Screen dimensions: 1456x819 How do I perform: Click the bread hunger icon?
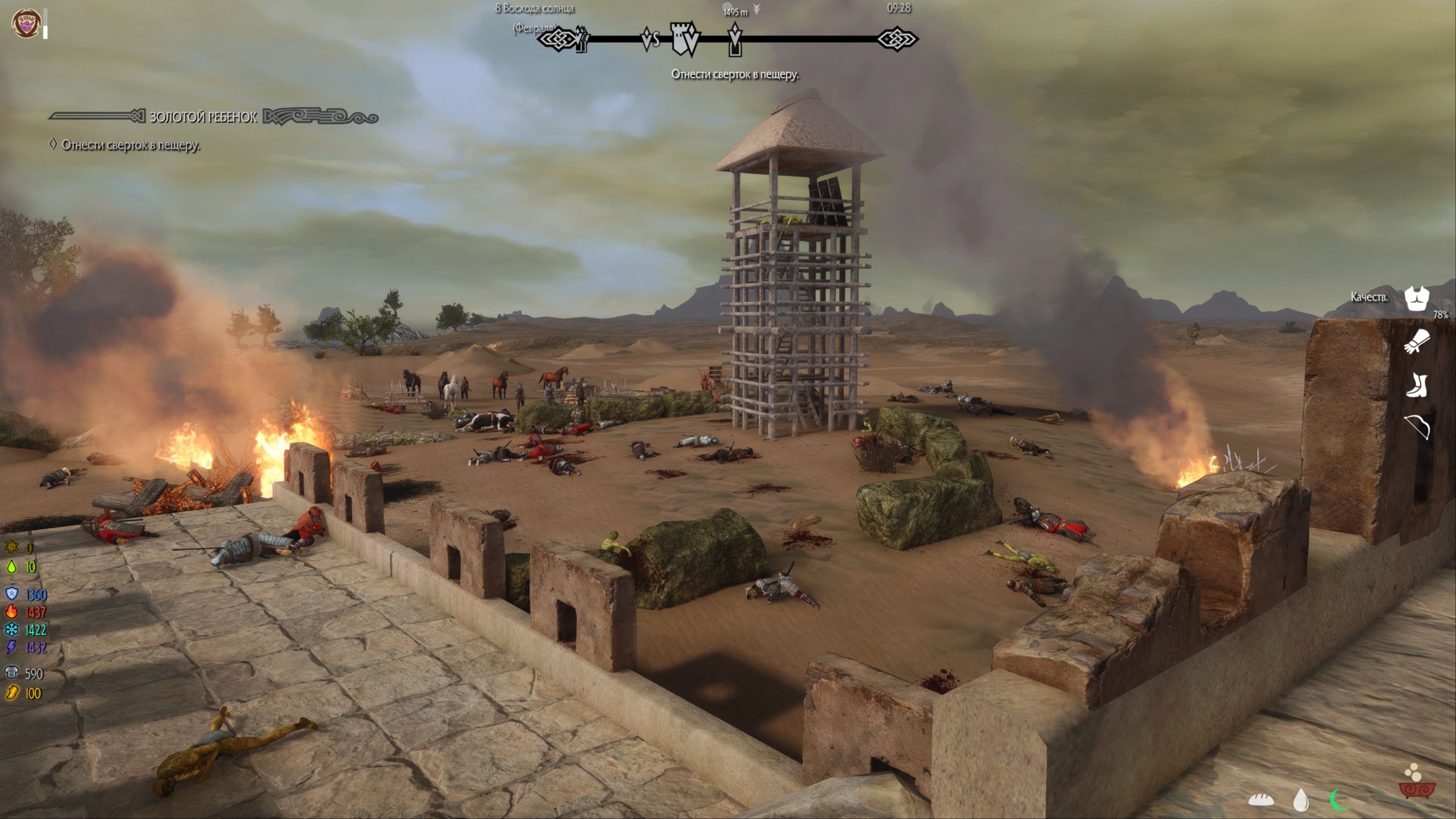pos(1260,800)
